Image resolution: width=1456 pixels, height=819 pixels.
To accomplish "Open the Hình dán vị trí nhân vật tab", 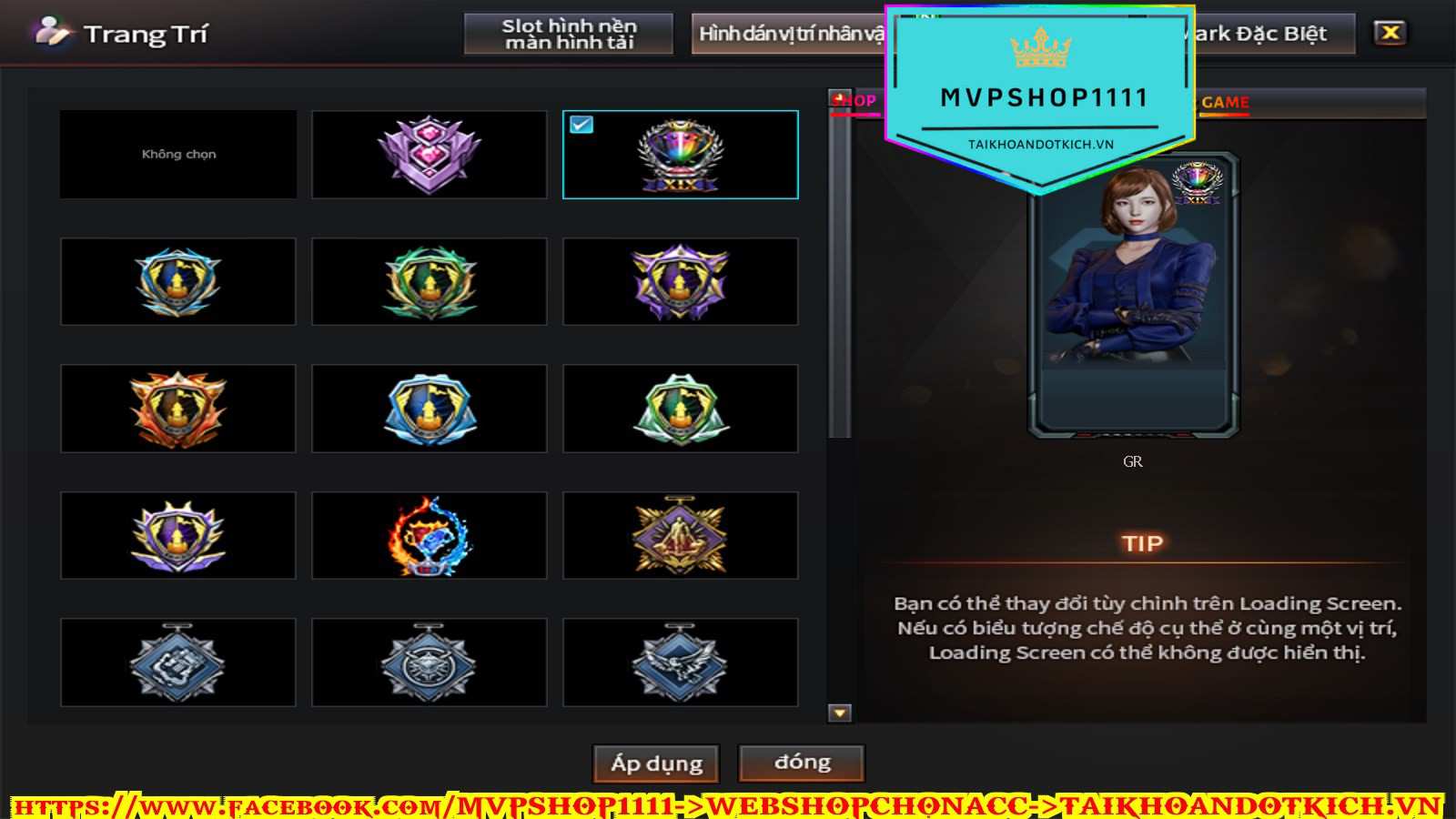I will pyautogui.click(x=788, y=34).
